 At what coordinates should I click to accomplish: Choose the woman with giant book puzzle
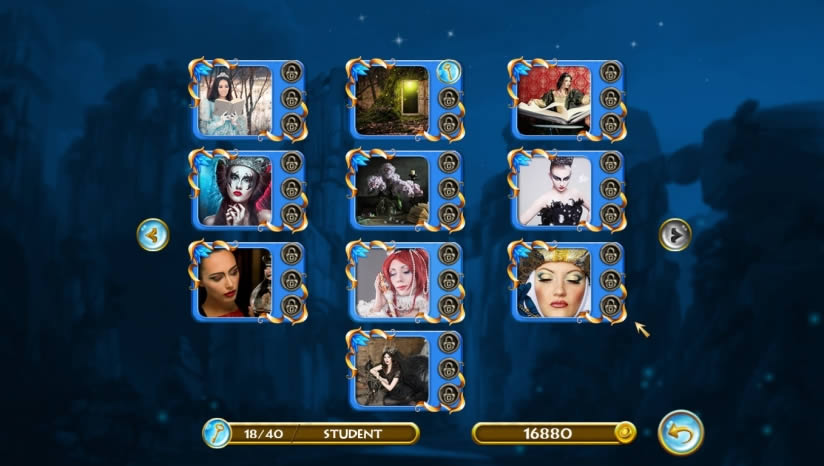click(x=554, y=100)
